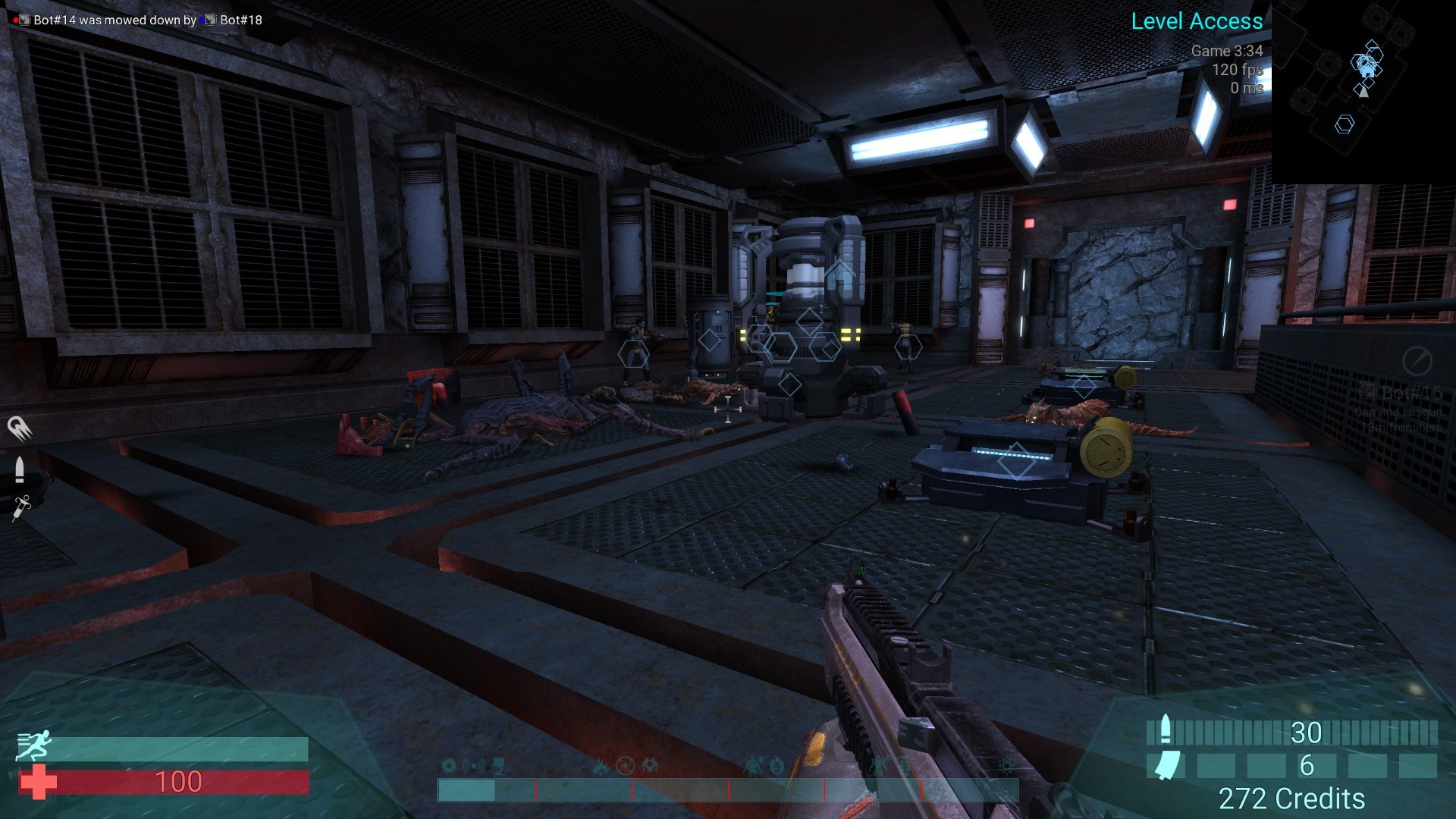Screen dimensions: 1456x819
Task: Click the sun-shaped unlock icon
Action: coord(1006,766)
